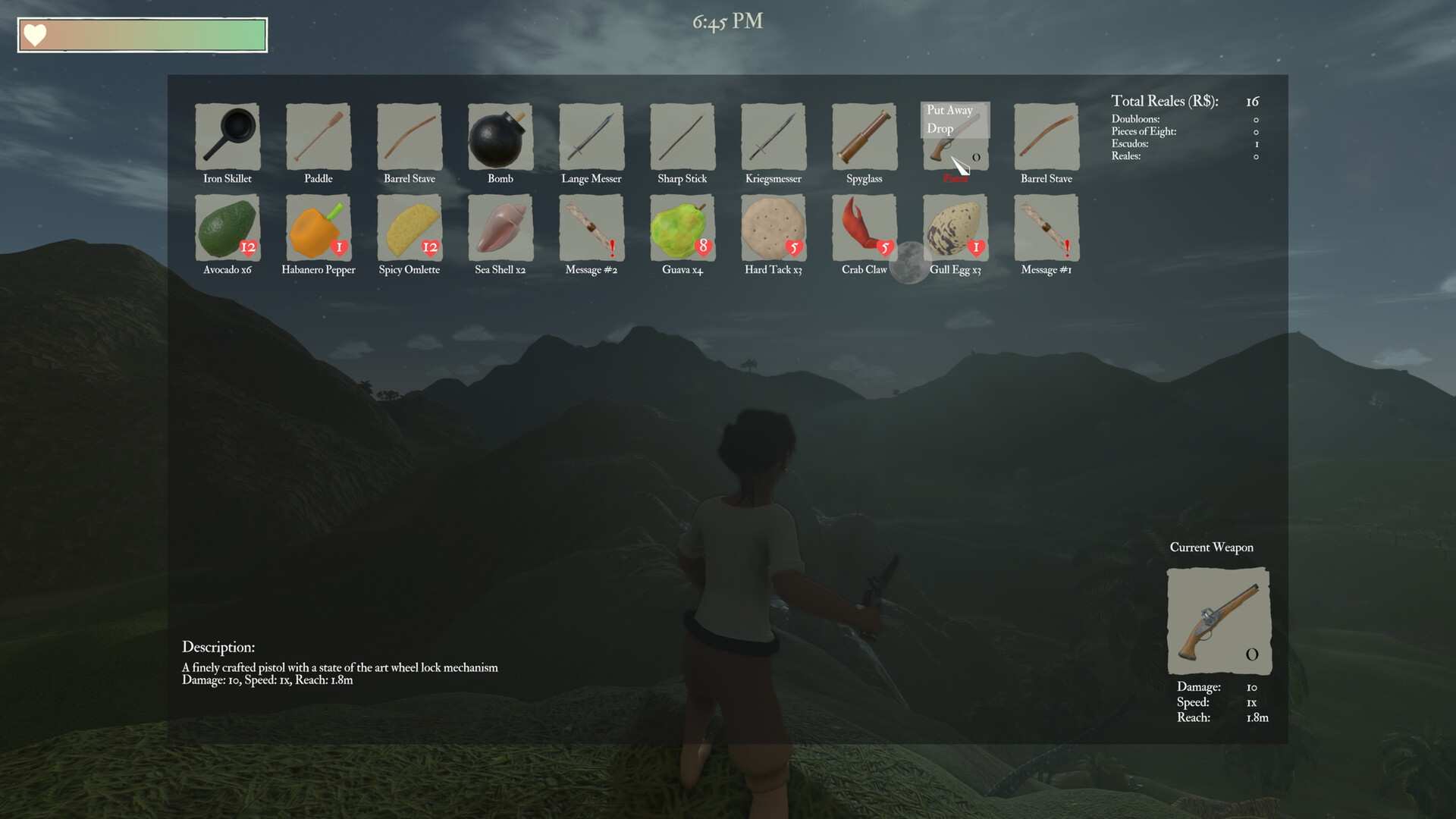Select the Spyglass item
The height and width of the screenshot is (819, 1456).
point(864,138)
